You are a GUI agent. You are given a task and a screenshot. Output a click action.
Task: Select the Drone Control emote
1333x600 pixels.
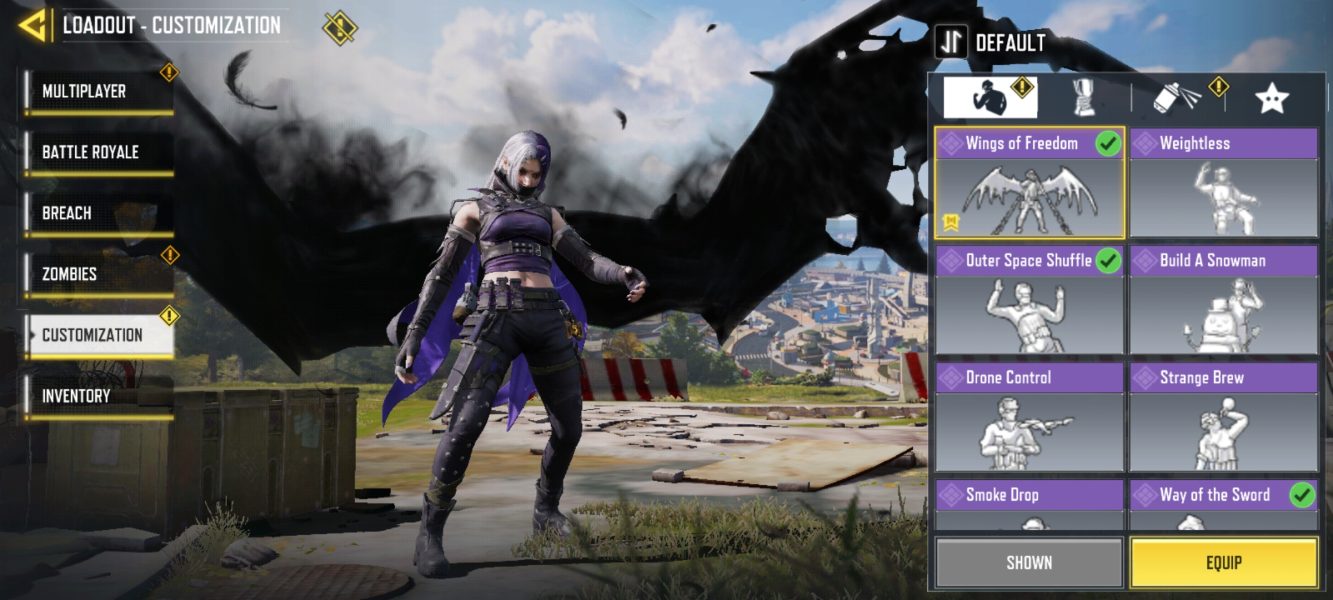pos(1029,417)
